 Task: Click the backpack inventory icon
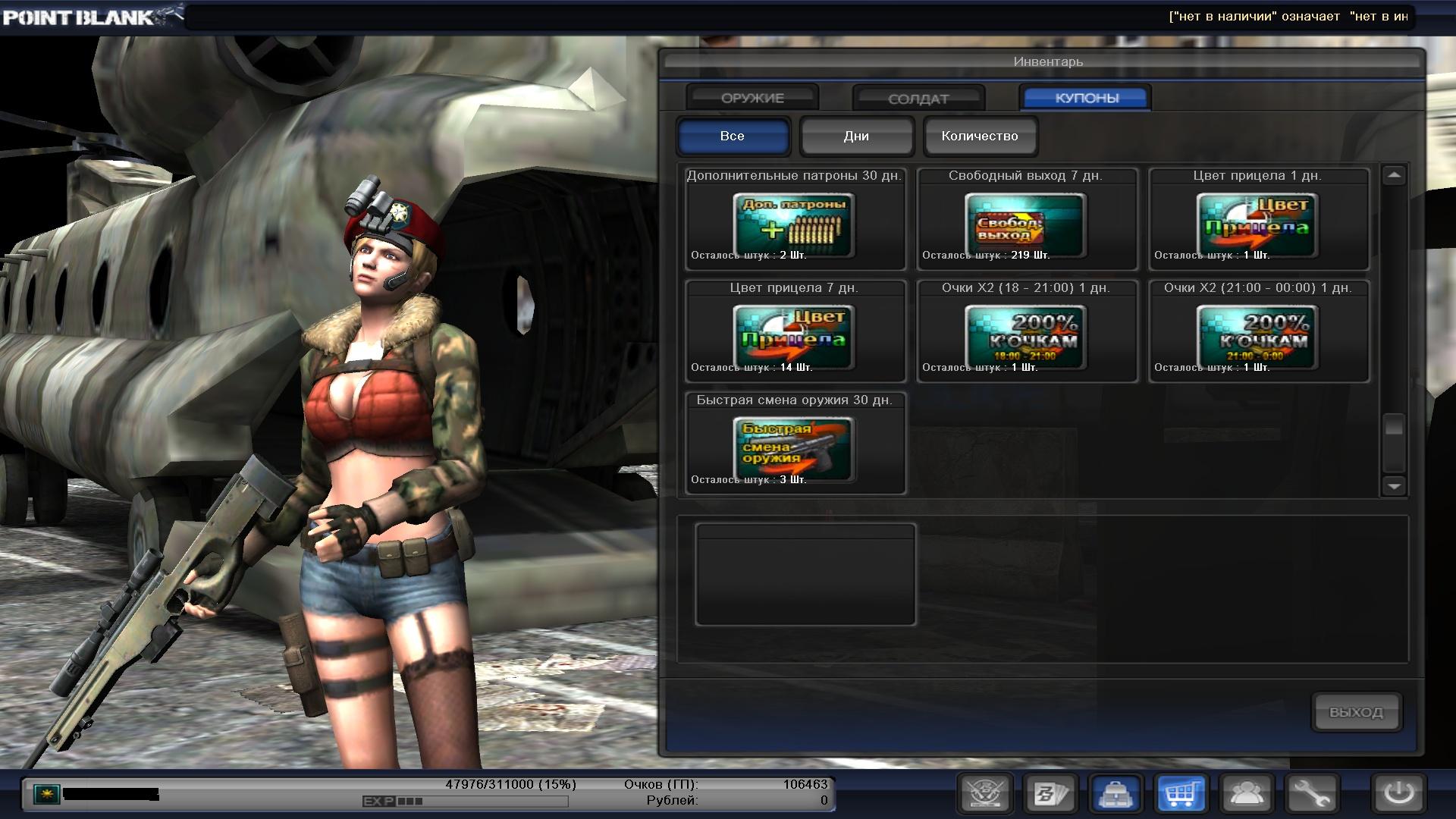(x=1116, y=794)
